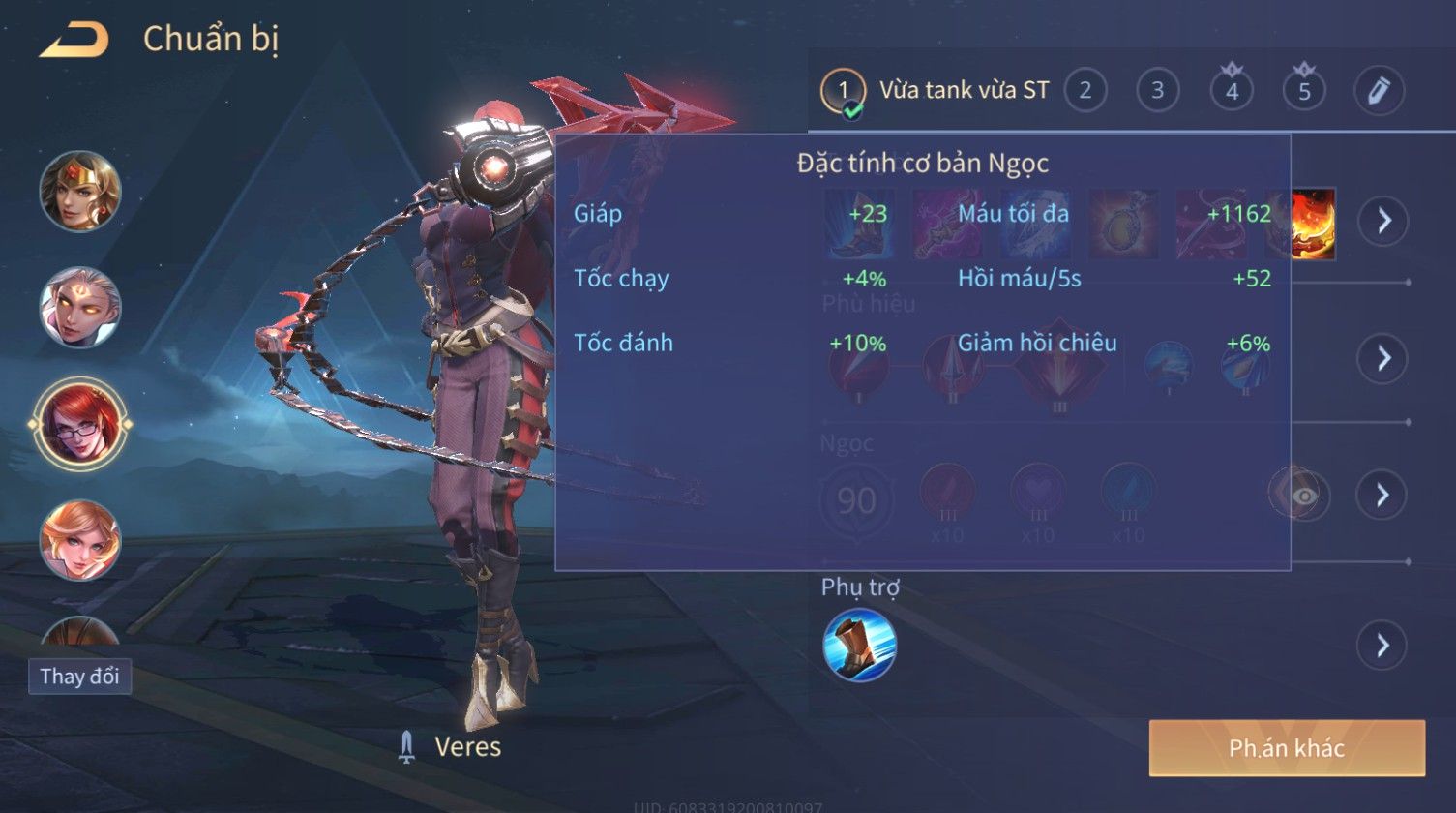Expand the Ngọc section arrow

click(1382, 495)
